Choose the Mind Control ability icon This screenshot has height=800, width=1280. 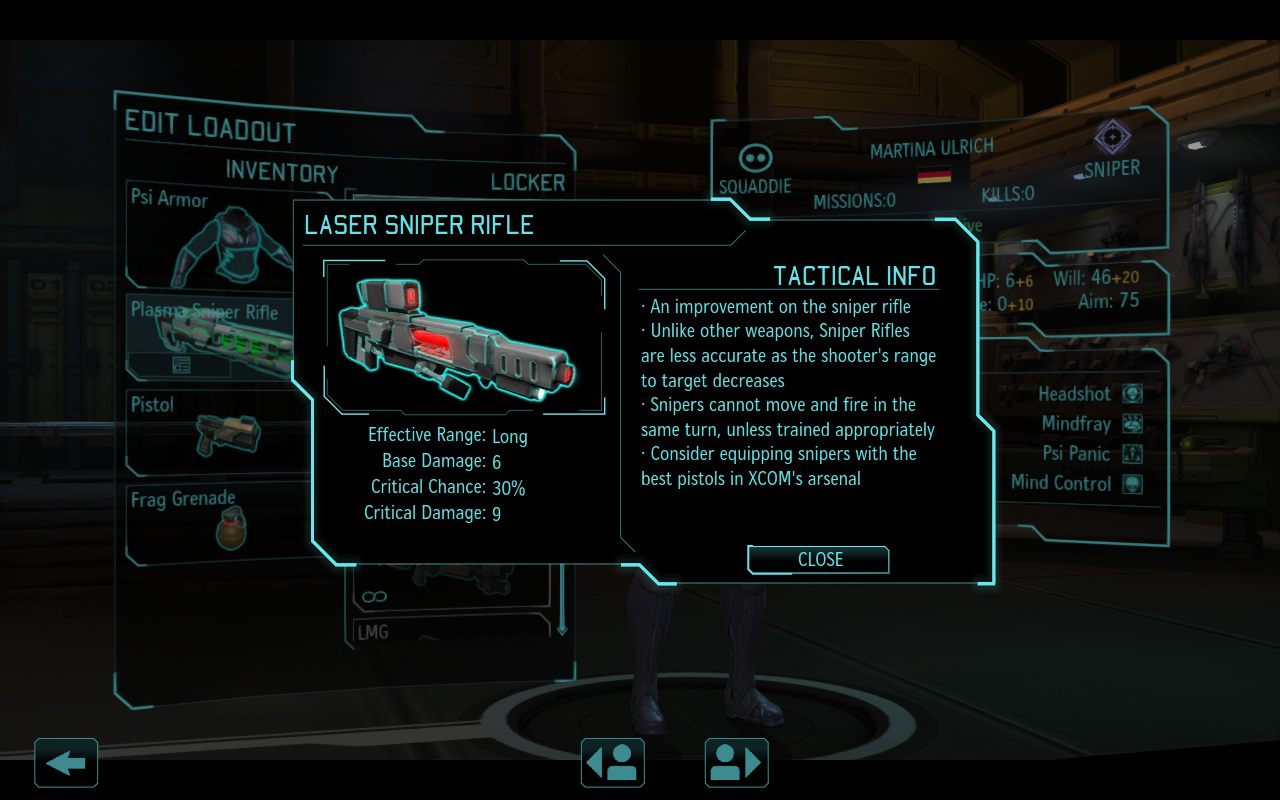tap(1132, 484)
